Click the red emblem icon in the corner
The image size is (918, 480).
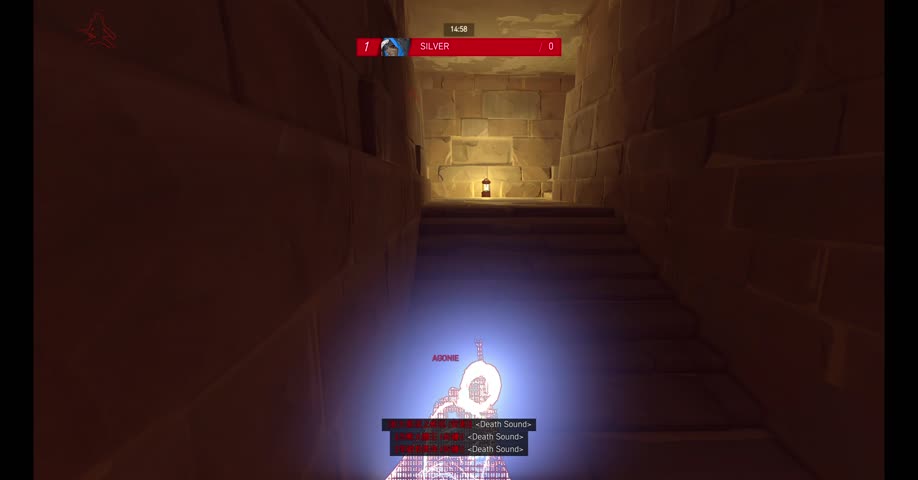pos(98,31)
